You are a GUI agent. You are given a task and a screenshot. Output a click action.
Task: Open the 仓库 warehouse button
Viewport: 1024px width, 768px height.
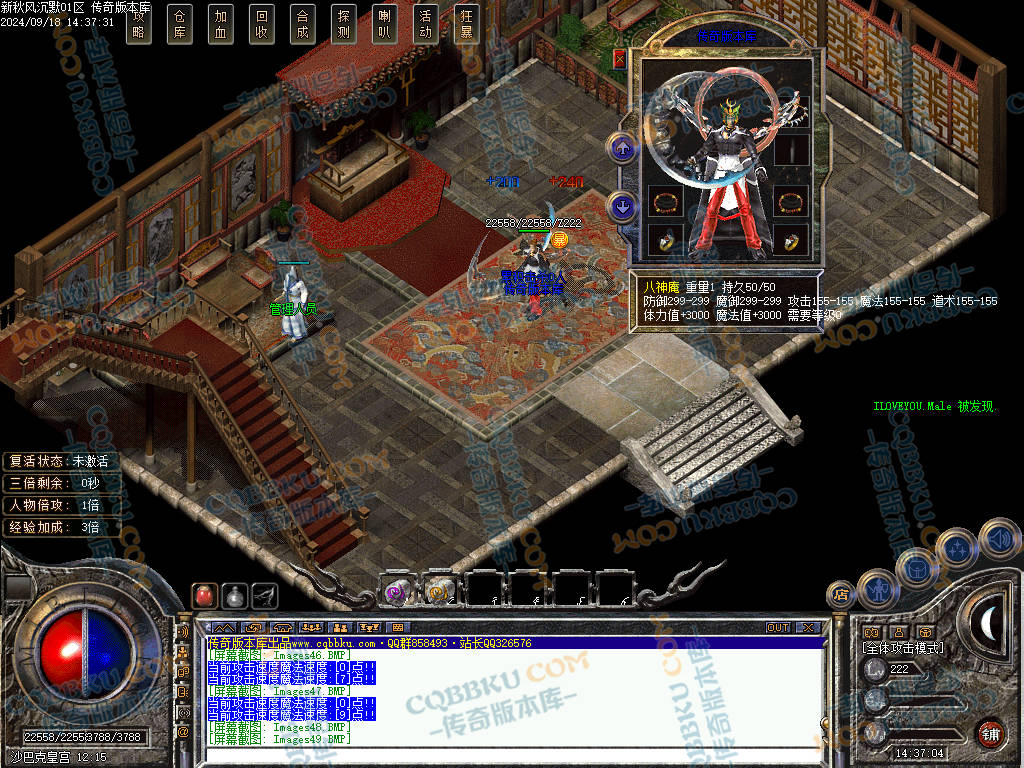tap(179, 23)
